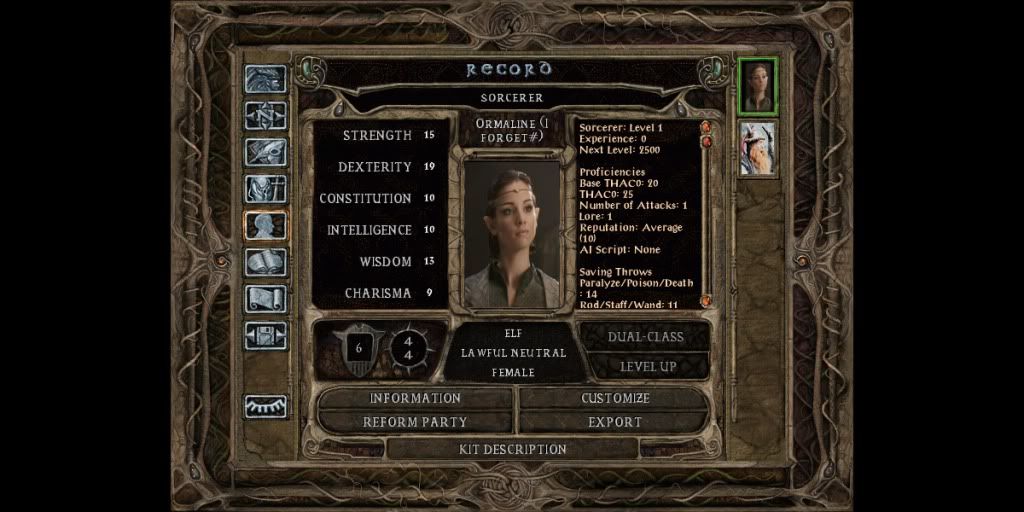
Task: Show the Kit Description
Action: coord(512,449)
